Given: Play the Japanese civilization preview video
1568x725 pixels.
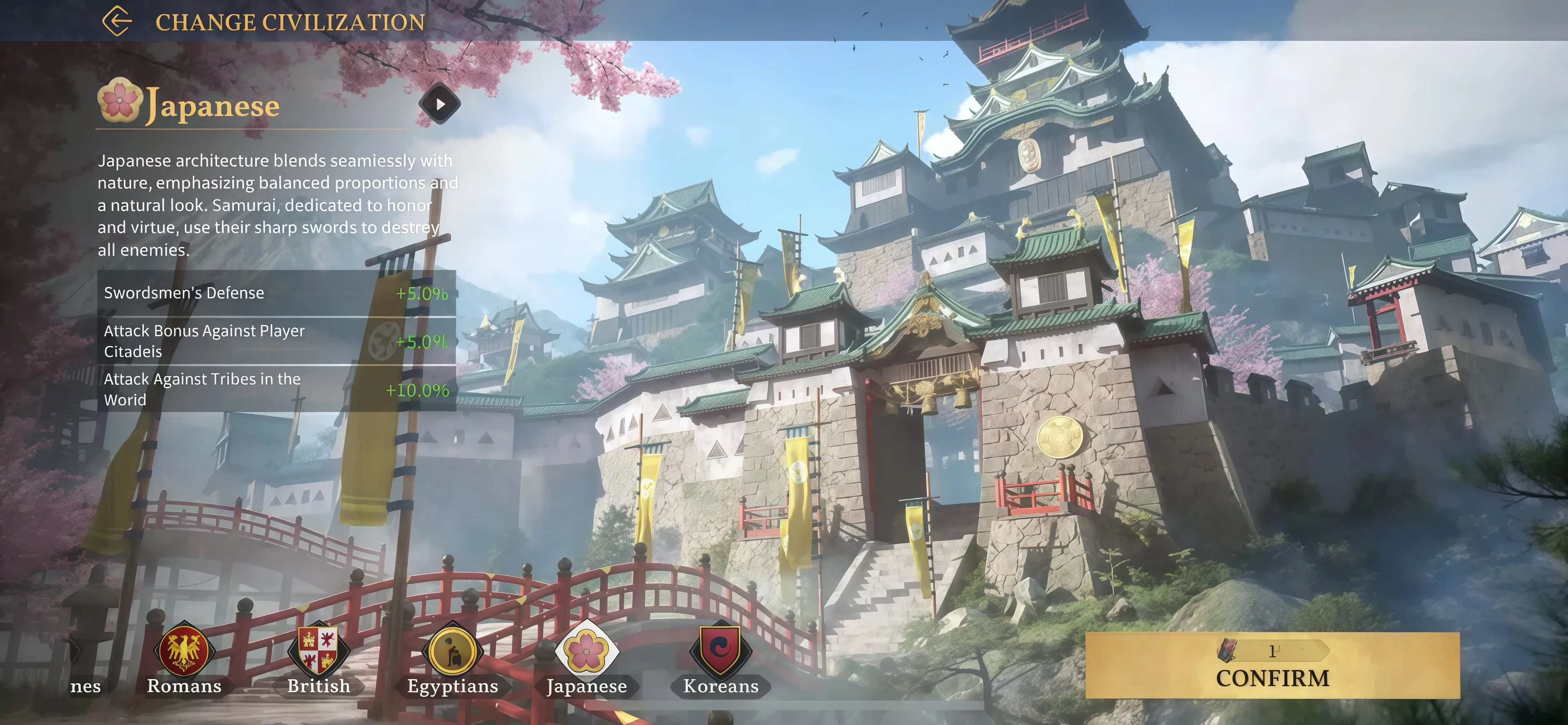Looking at the screenshot, I should (x=439, y=104).
